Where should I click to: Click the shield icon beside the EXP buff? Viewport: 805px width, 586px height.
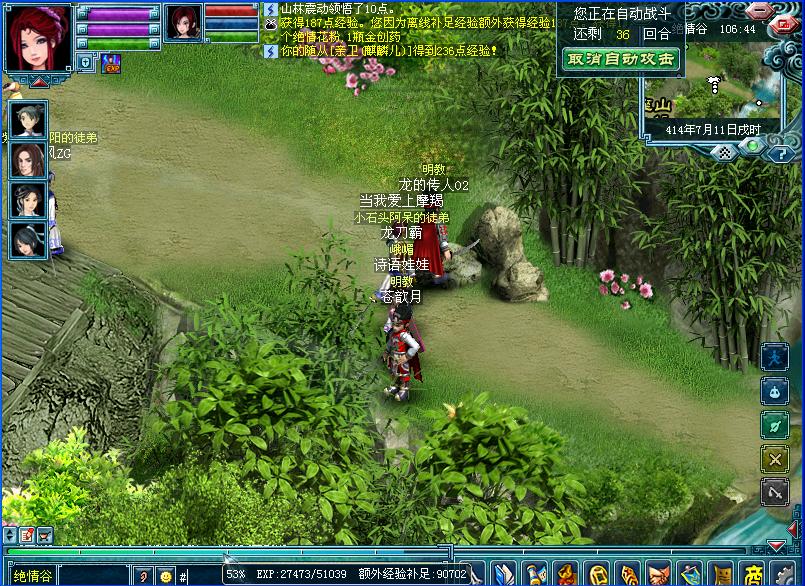click(x=87, y=63)
